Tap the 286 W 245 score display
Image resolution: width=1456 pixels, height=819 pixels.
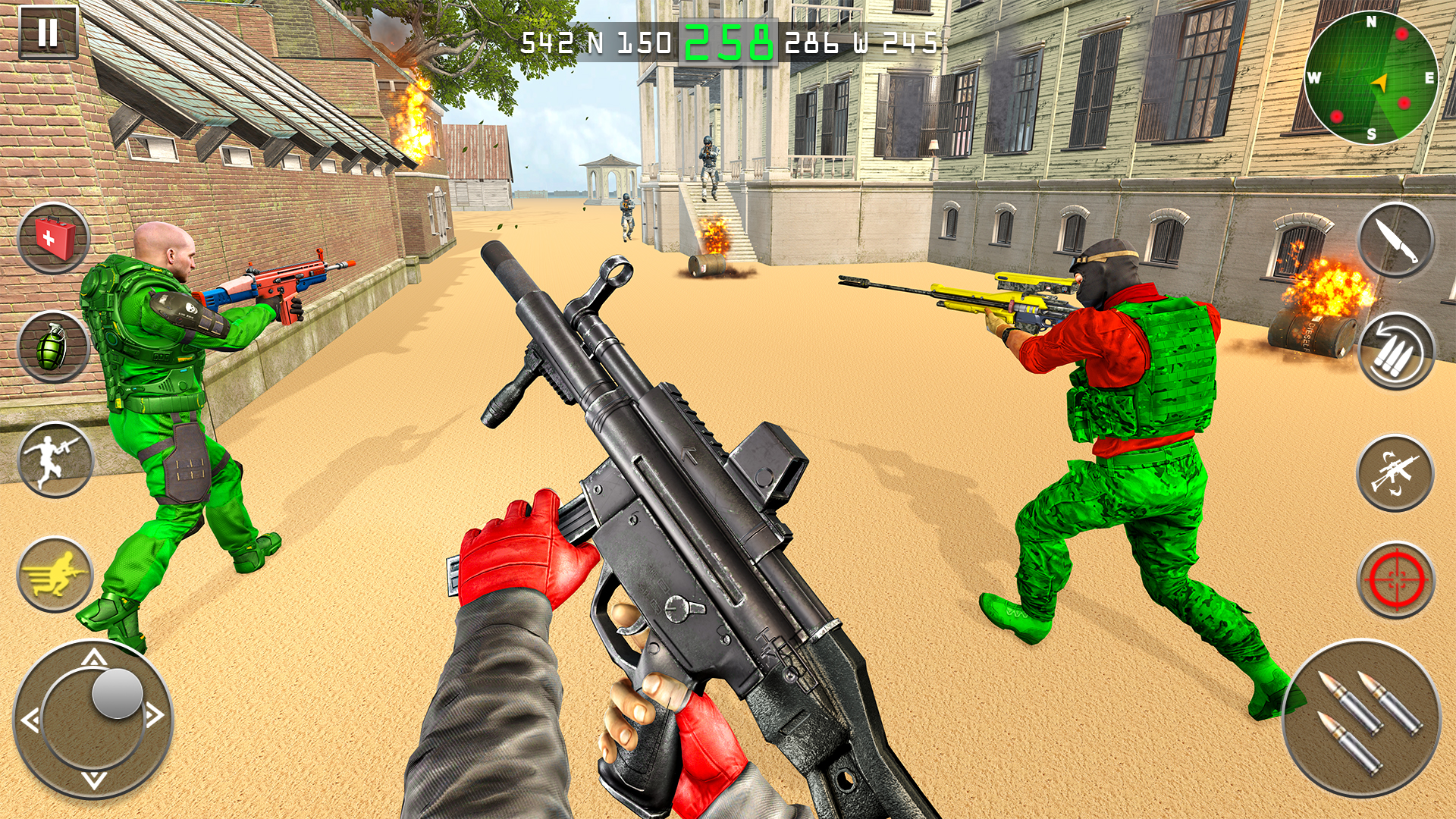click(861, 44)
